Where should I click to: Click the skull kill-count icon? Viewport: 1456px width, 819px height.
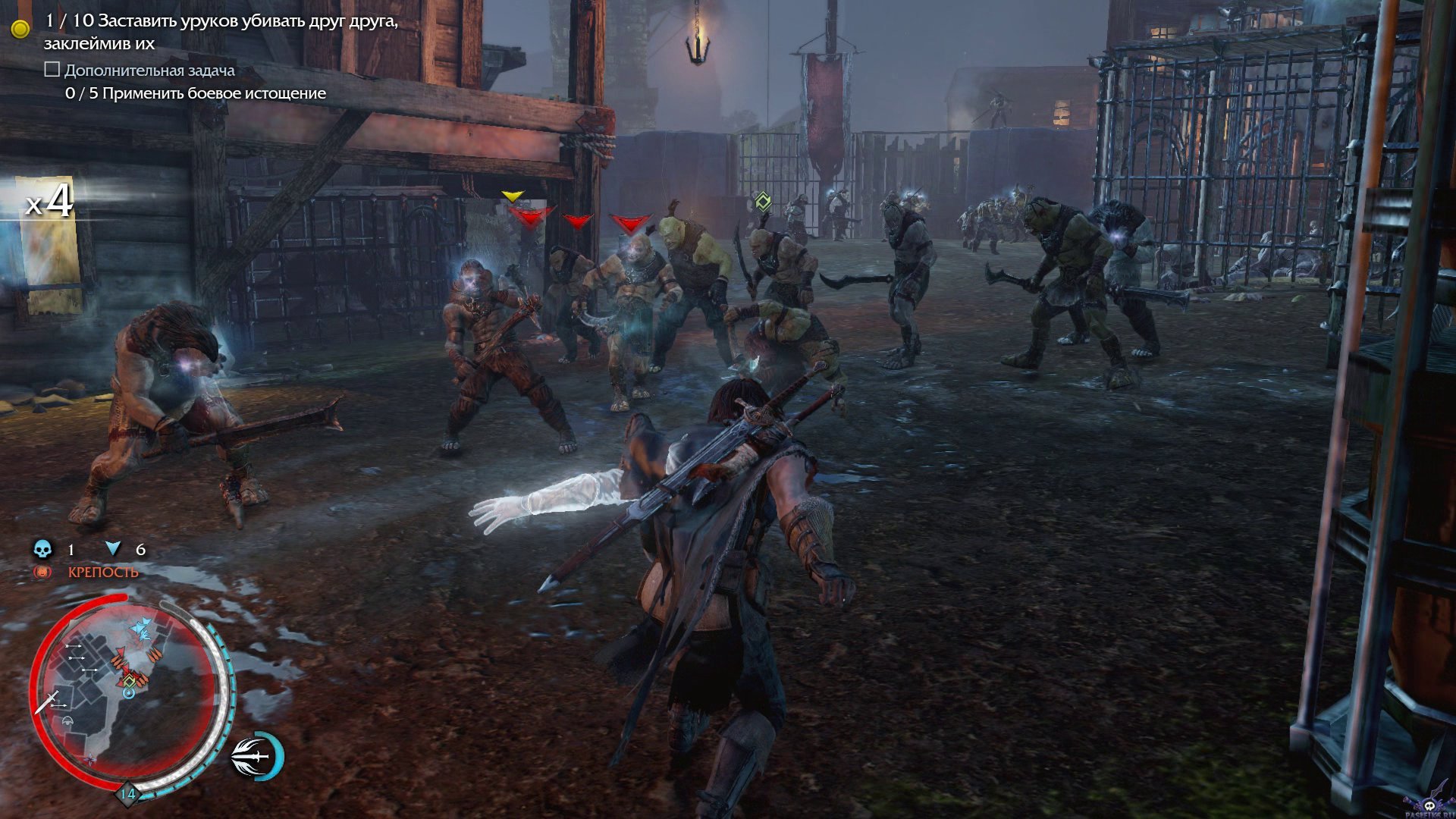(x=42, y=549)
